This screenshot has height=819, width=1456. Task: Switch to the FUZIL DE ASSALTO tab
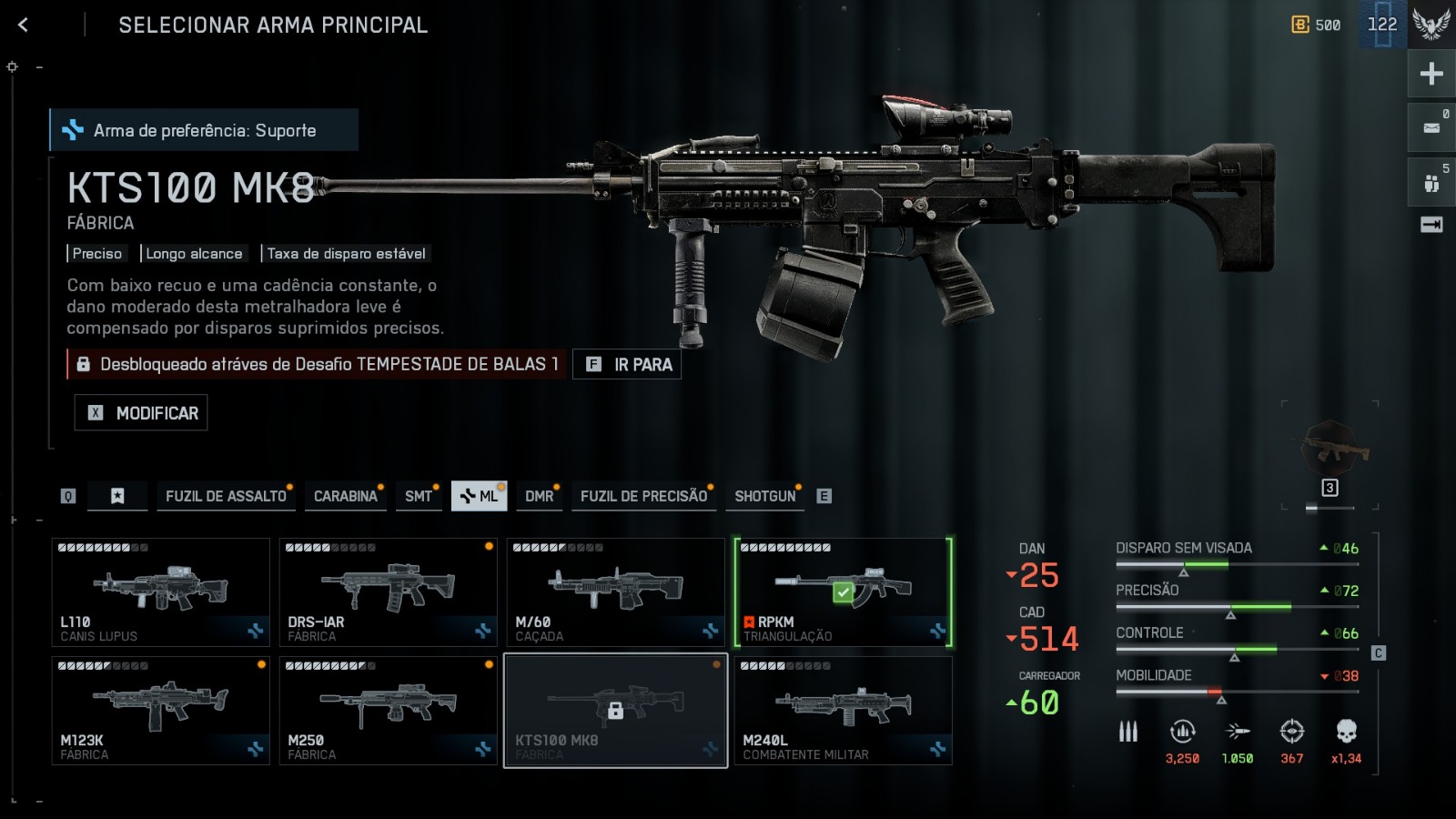pyautogui.click(x=226, y=496)
